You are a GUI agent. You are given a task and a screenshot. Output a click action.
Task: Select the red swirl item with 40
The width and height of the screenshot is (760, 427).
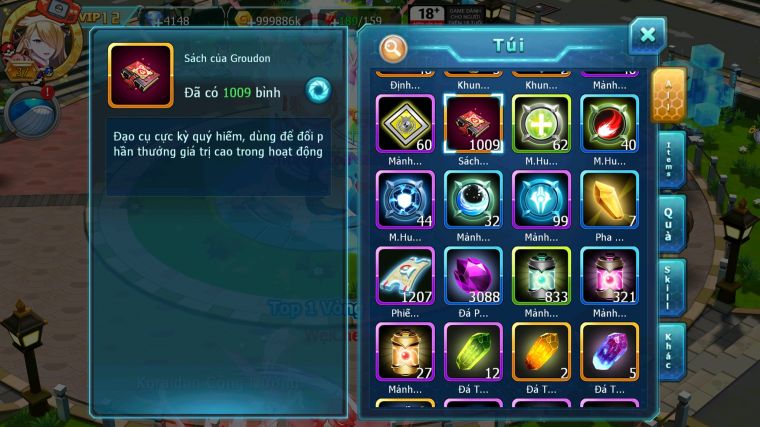pyautogui.click(x=609, y=124)
